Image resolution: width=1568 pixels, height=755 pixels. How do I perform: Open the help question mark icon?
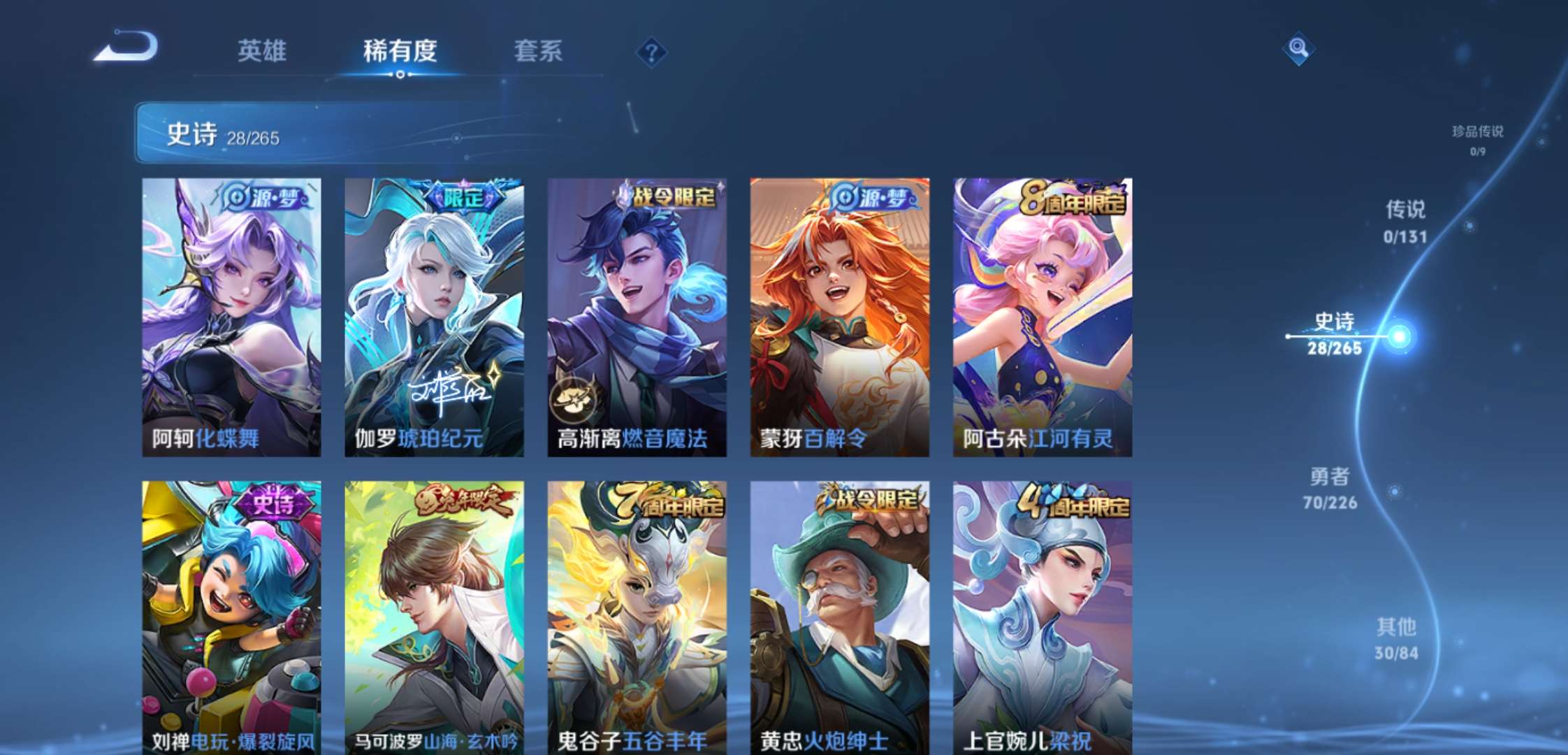point(651,50)
